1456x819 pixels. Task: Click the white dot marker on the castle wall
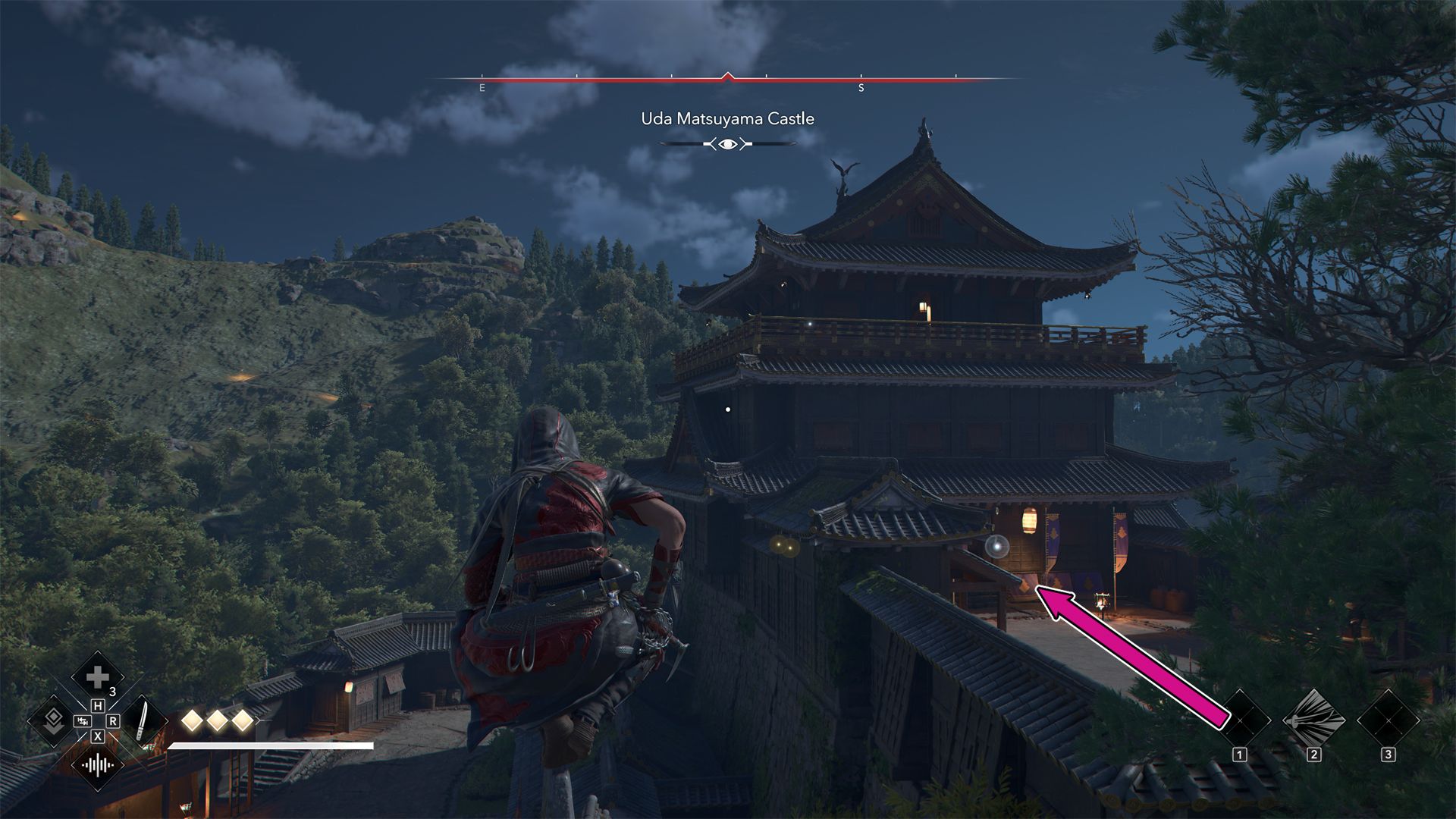(x=730, y=408)
